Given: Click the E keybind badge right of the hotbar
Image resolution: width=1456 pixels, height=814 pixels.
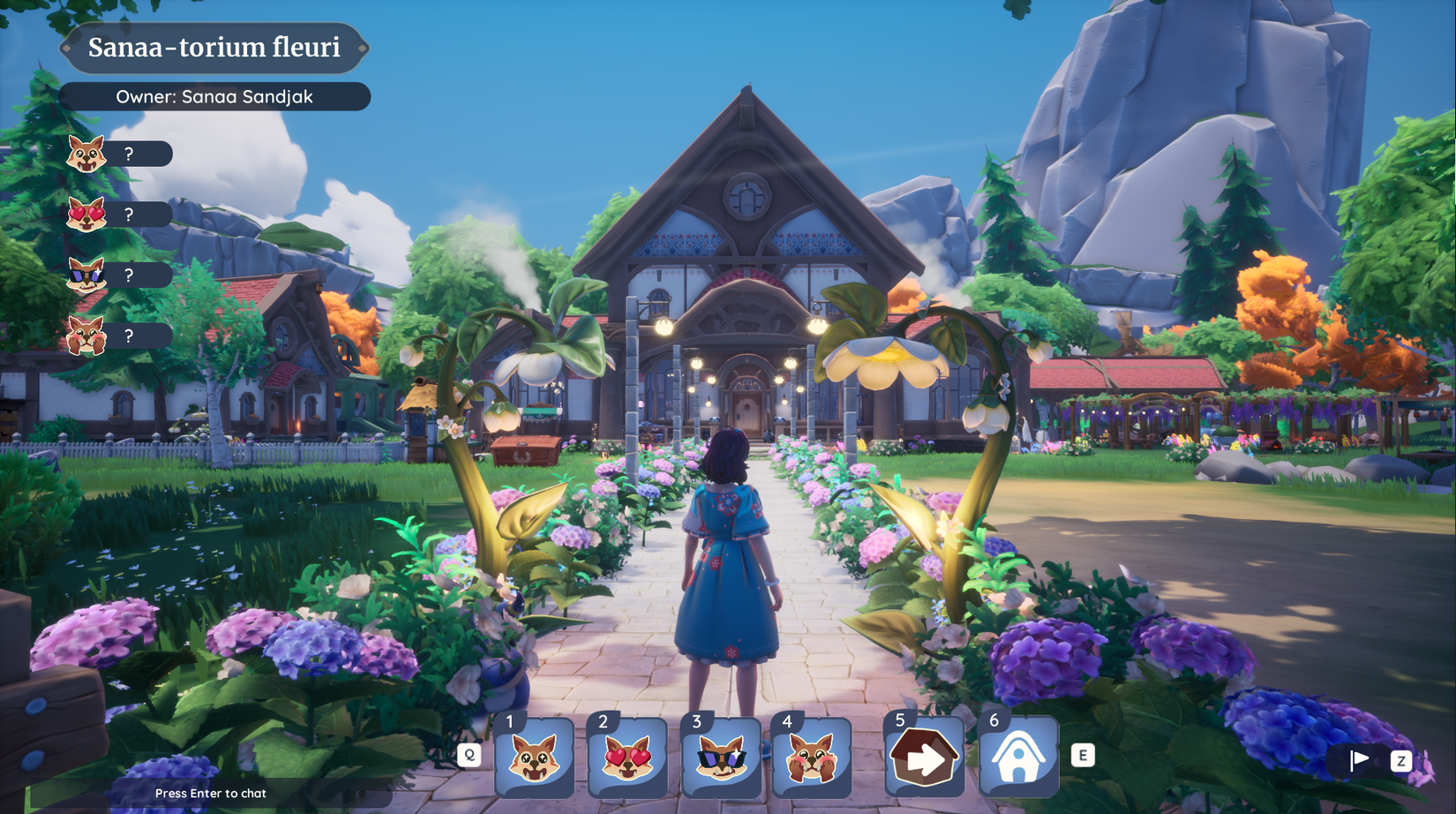Looking at the screenshot, I should 1081,756.
